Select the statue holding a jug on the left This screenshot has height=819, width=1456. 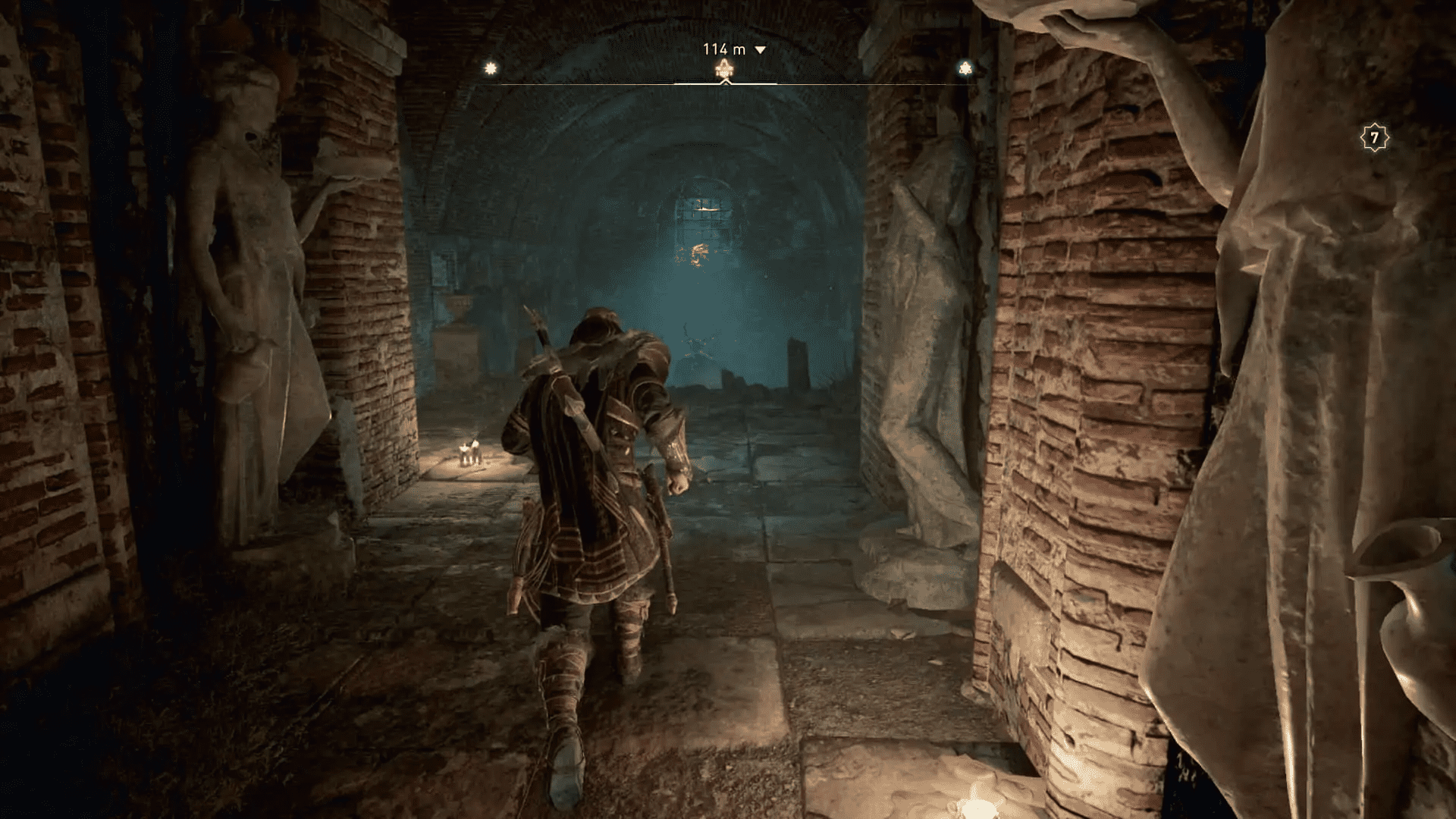[x=243, y=303]
